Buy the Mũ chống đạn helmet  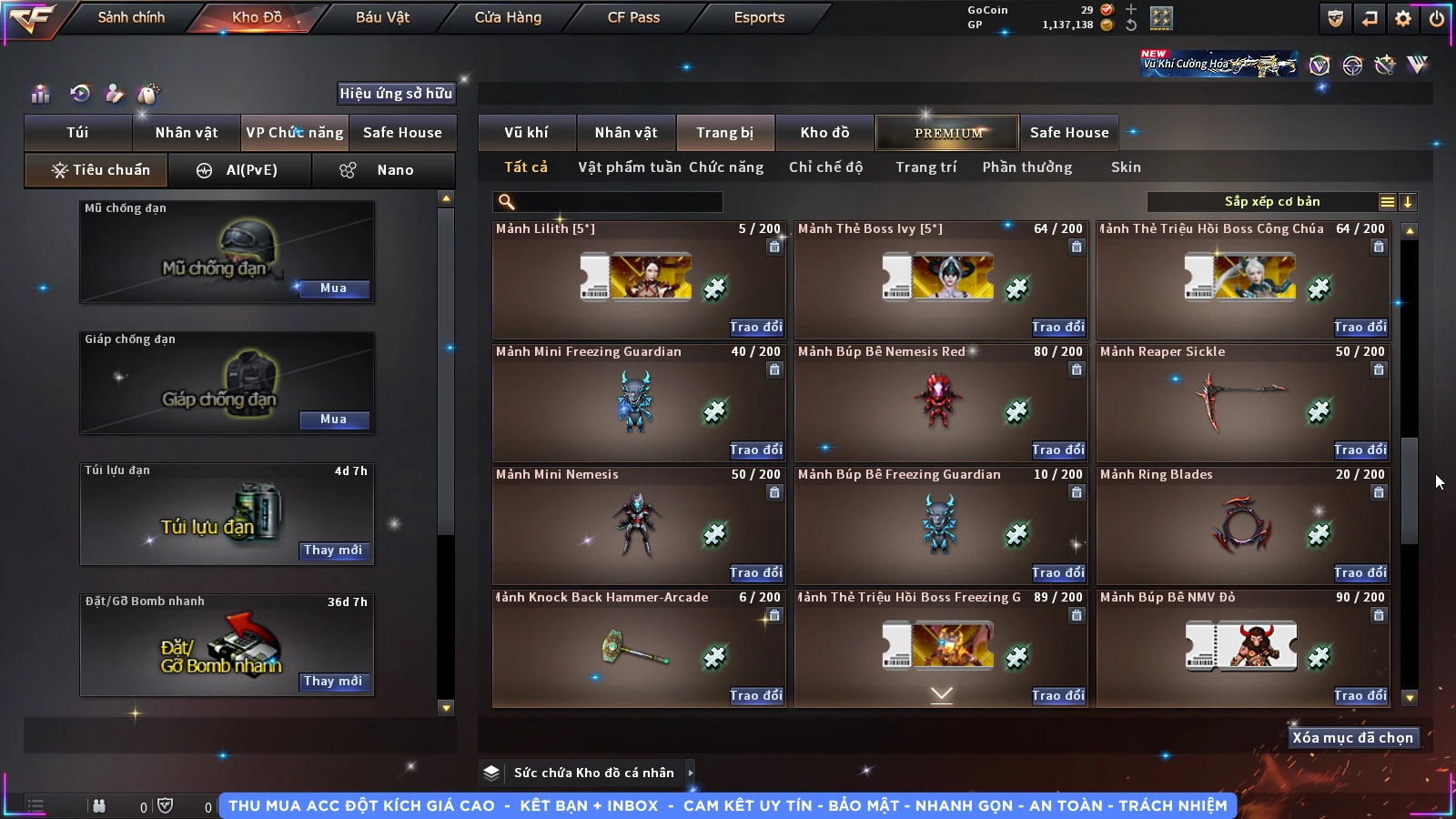[x=333, y=288]
